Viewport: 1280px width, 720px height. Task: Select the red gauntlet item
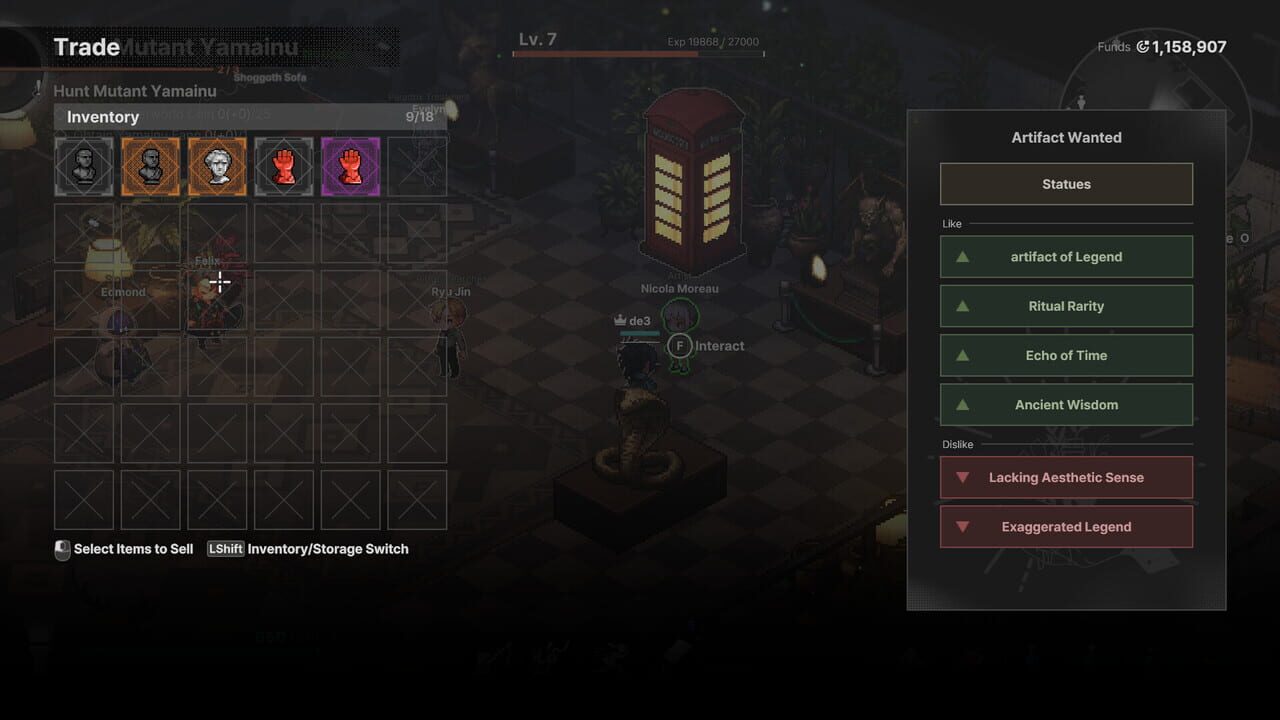284,166
